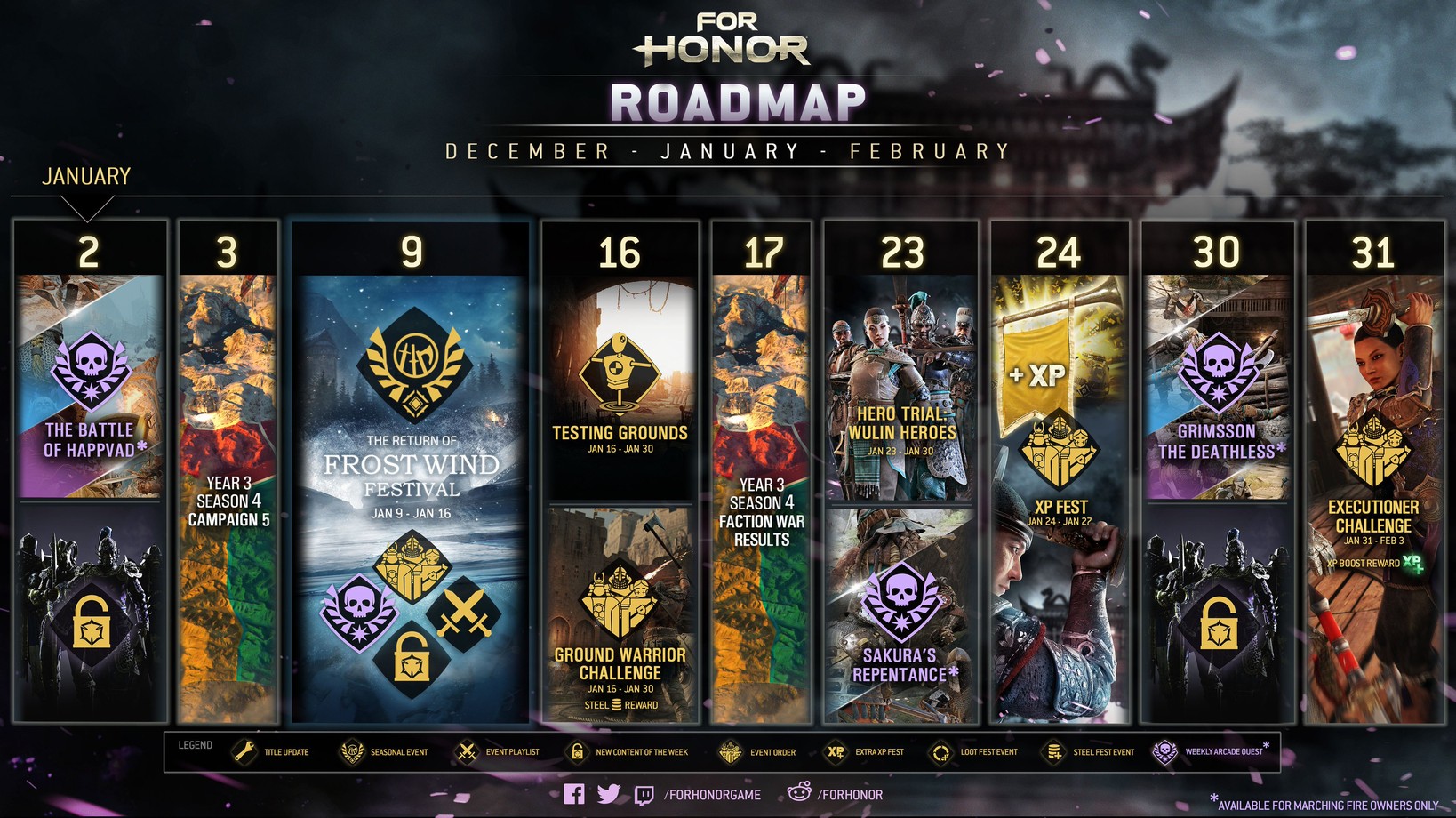Open the Sakura's Repentance quest tile

click(x=901, y=614)
